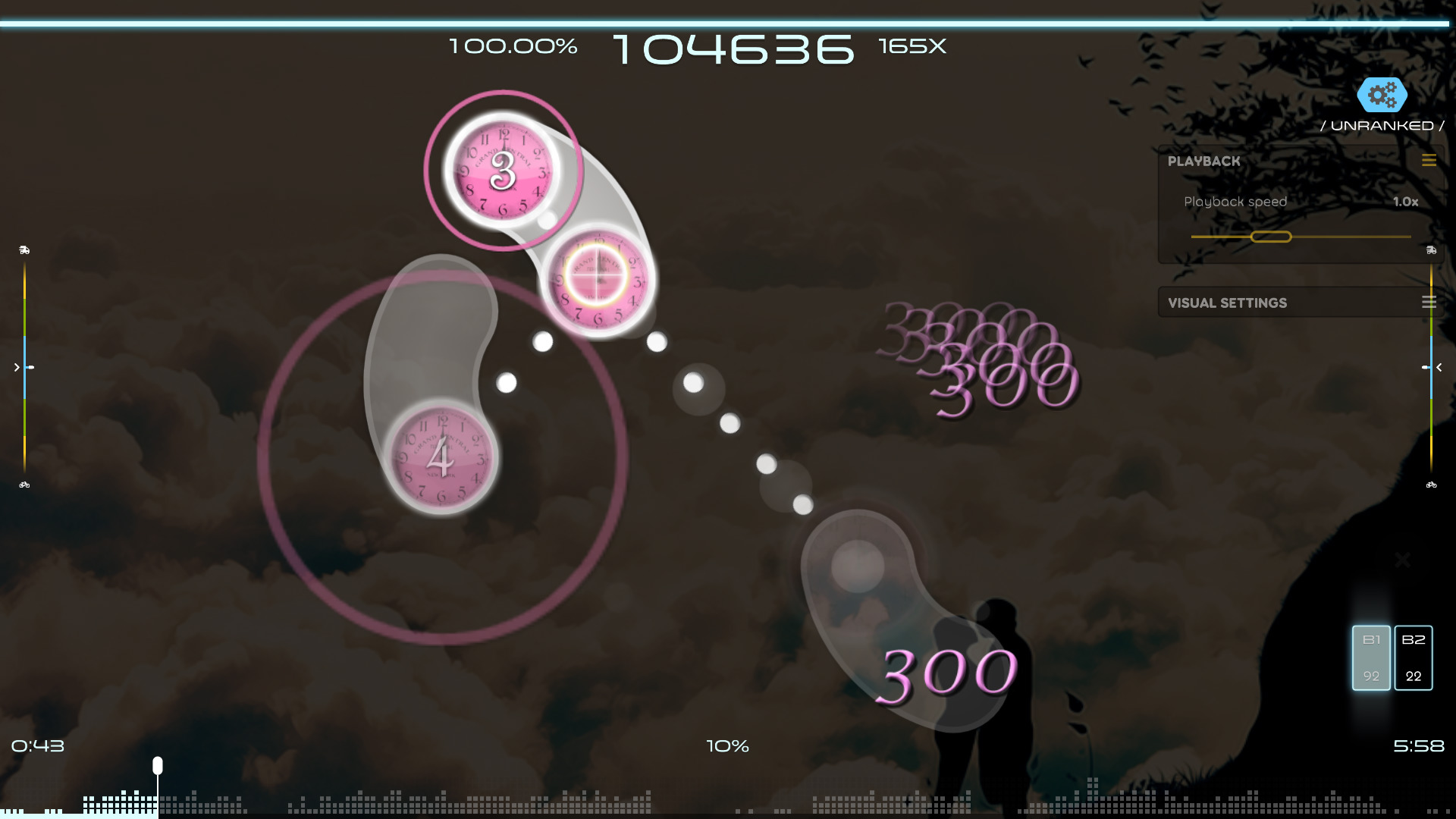Toggle the B2 key overlay indicator
The width and height of the screenshot is (1456, 819).
click(x=1412, y=657)
